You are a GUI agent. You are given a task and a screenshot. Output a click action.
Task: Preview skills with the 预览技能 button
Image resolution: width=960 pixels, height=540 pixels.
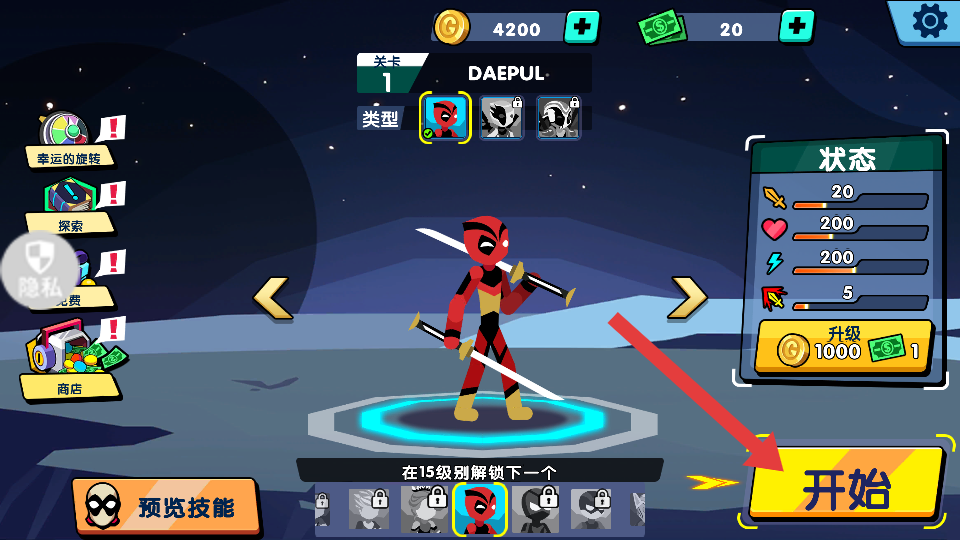click(x=166, y=506)
